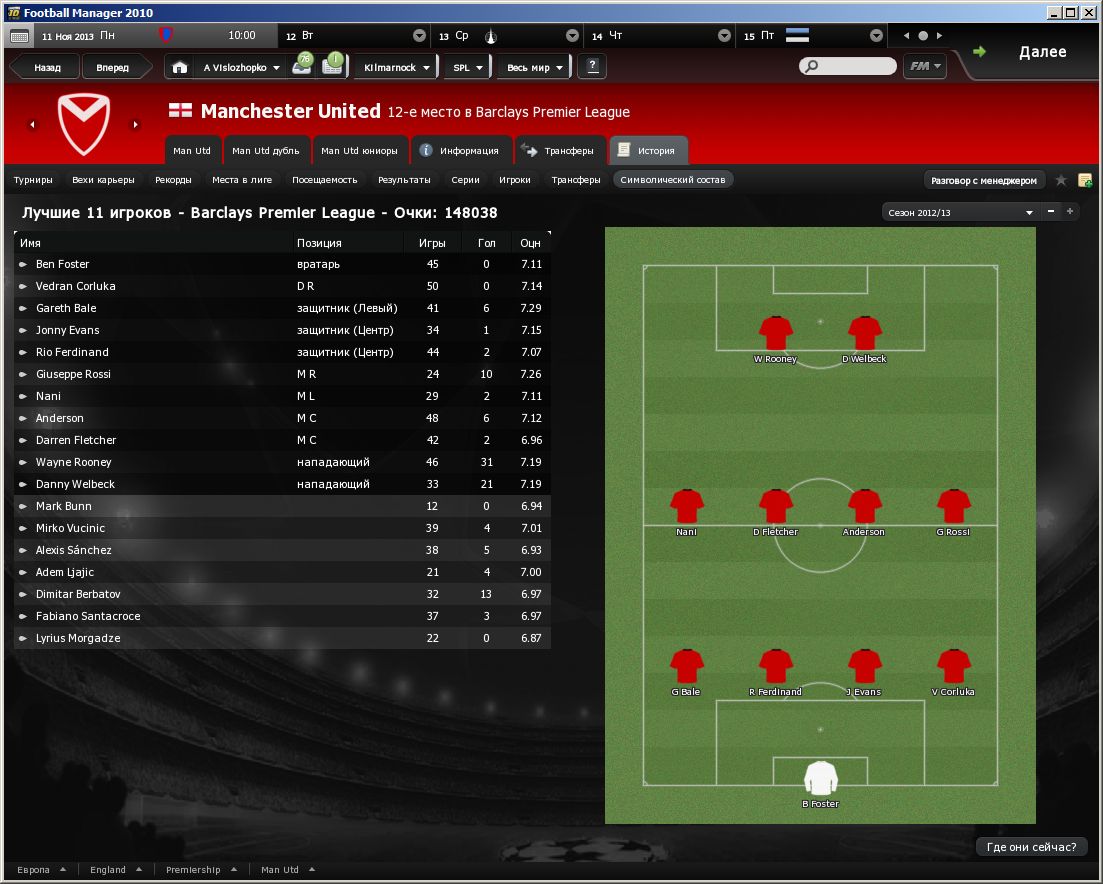Open the Посещаемость history section
The height and width of the screenshot is (884, 1103).
click(324, 180)
